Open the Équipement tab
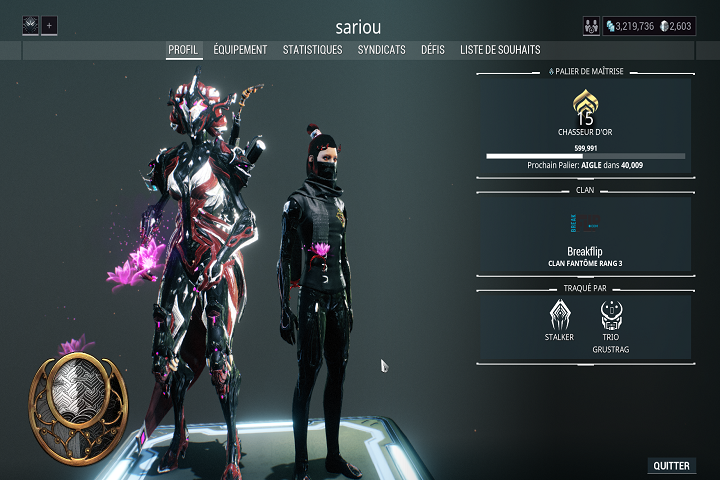The width and height of the screenshot is (720, 480). [x=241, y=49]
